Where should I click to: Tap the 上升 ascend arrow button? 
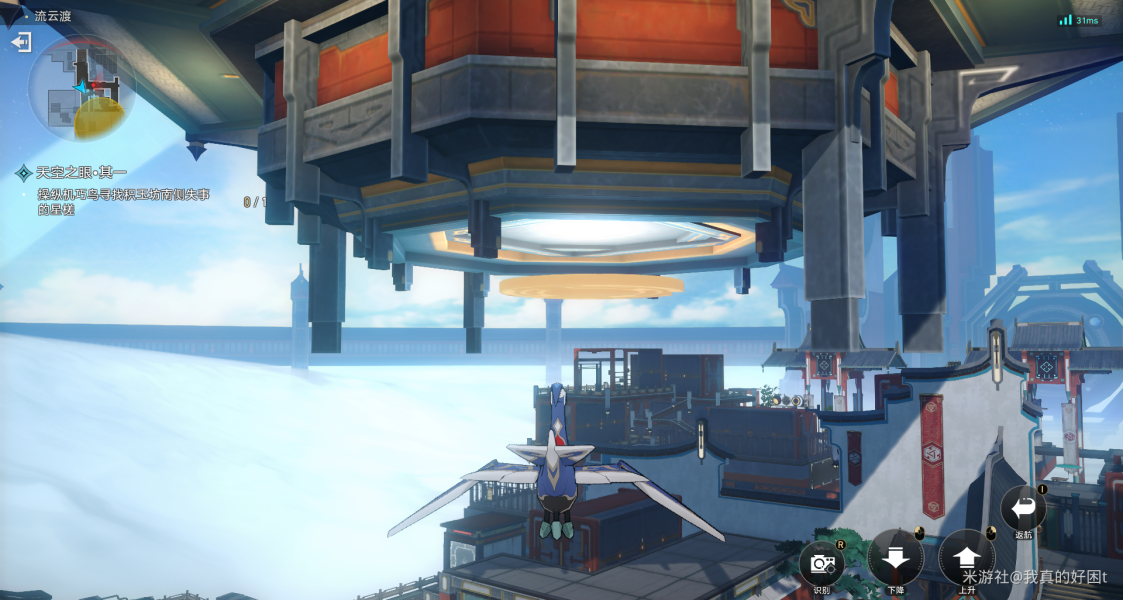click(x=967, y=558)
